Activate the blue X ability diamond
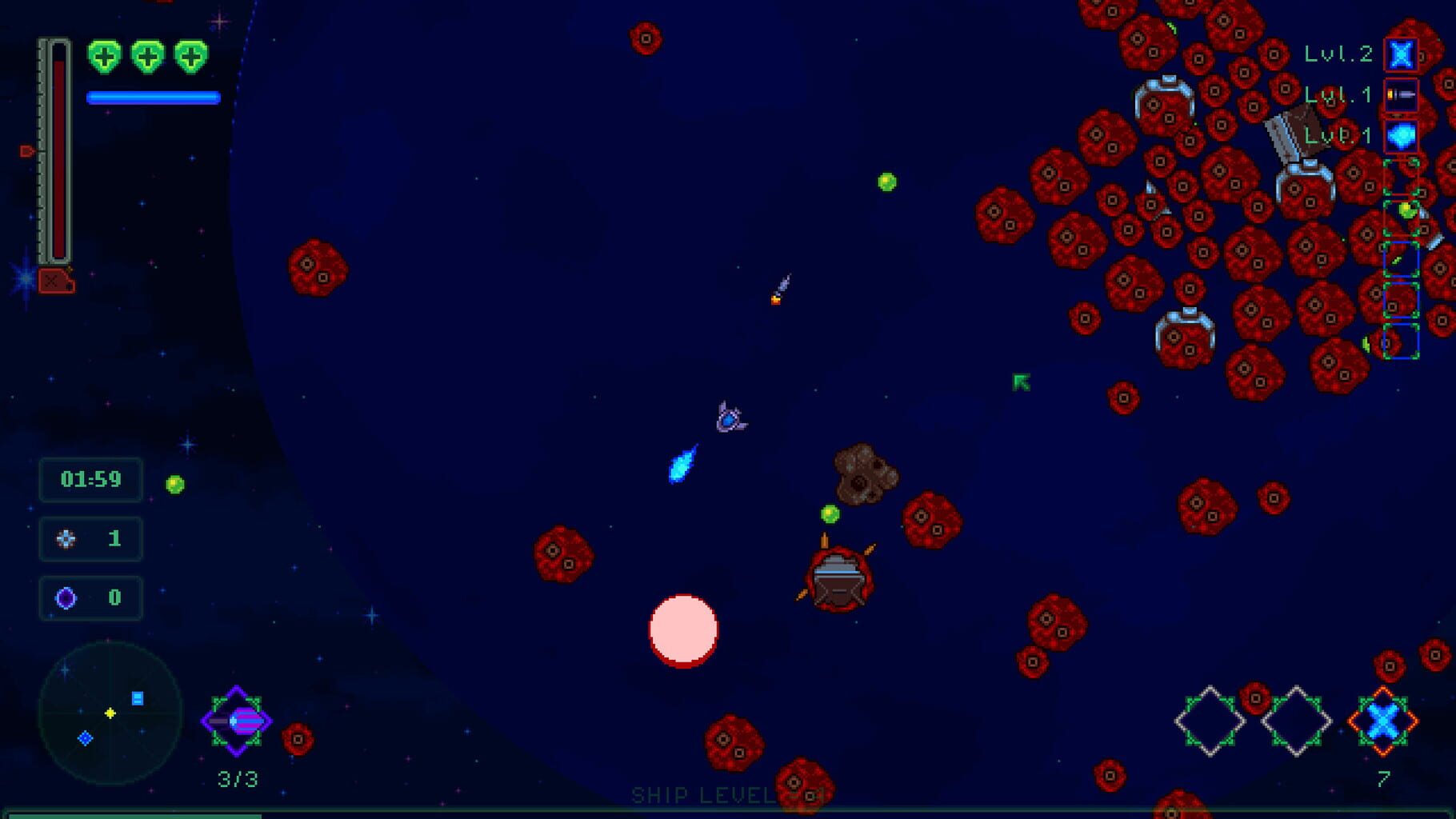1456x819 pixels. coord(1383,721)
